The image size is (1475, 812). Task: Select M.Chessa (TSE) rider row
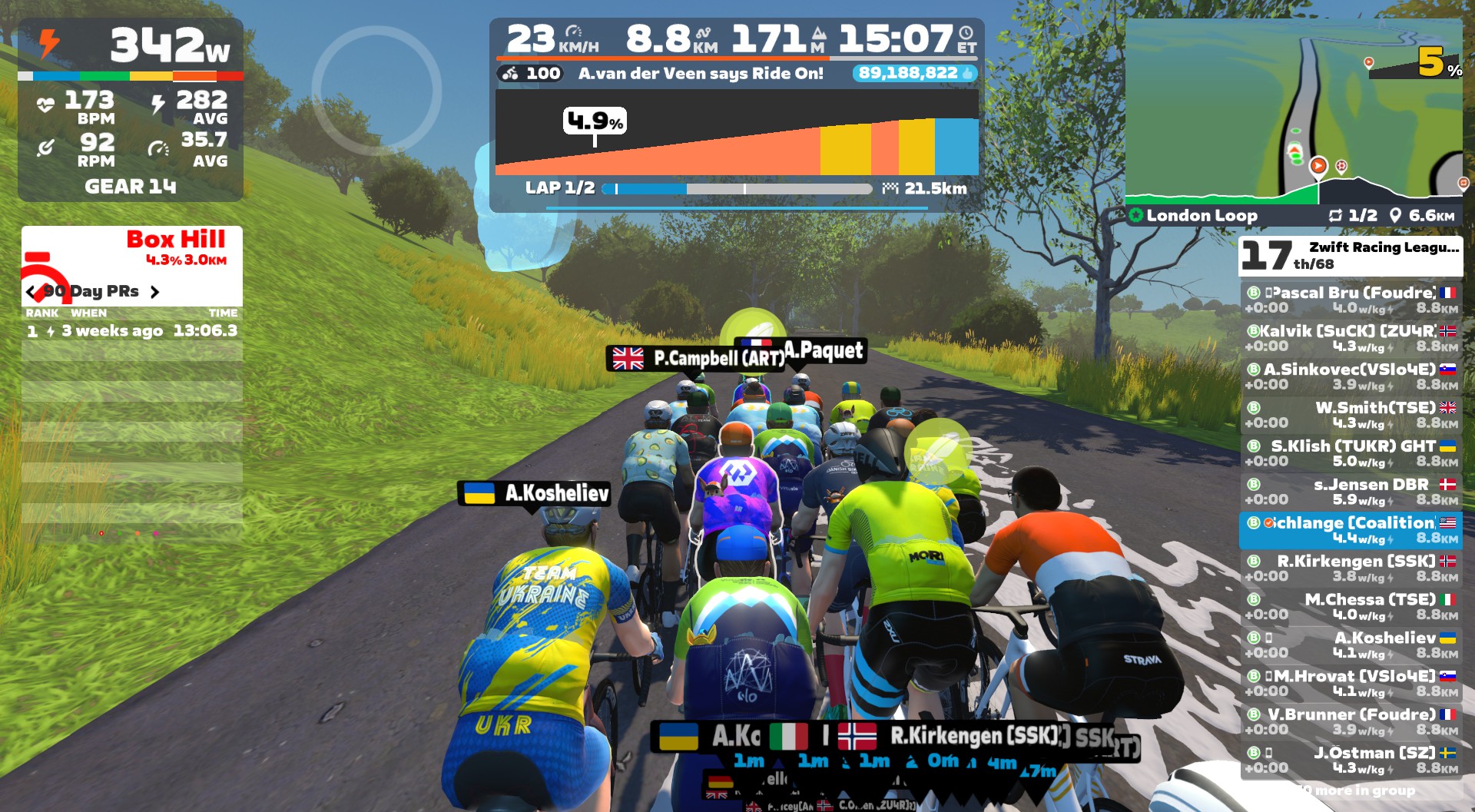1351,607
